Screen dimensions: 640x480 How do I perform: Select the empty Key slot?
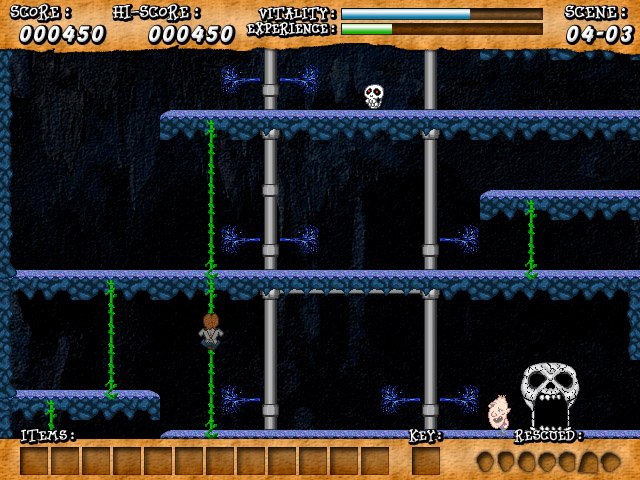425,461
